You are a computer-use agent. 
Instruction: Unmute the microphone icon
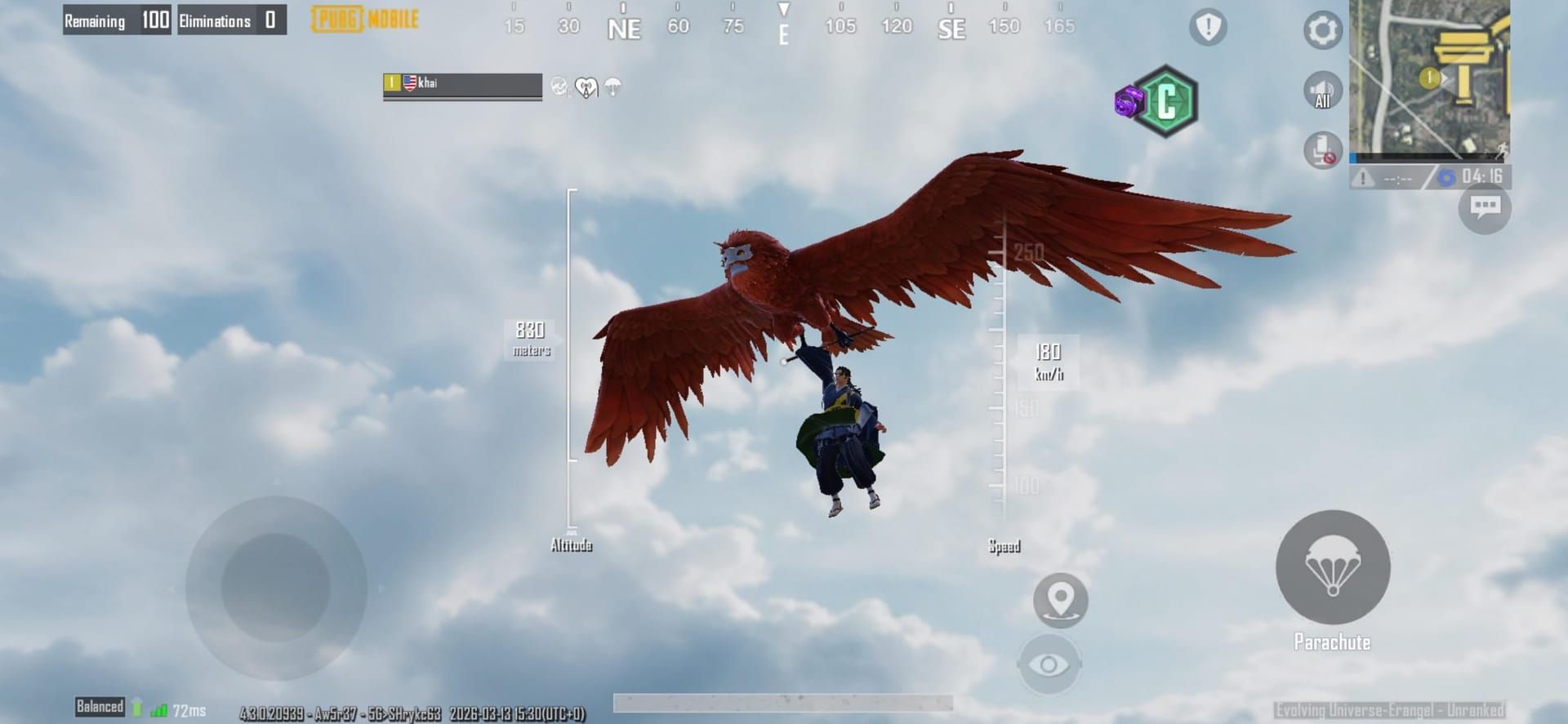coord(1322,151)
